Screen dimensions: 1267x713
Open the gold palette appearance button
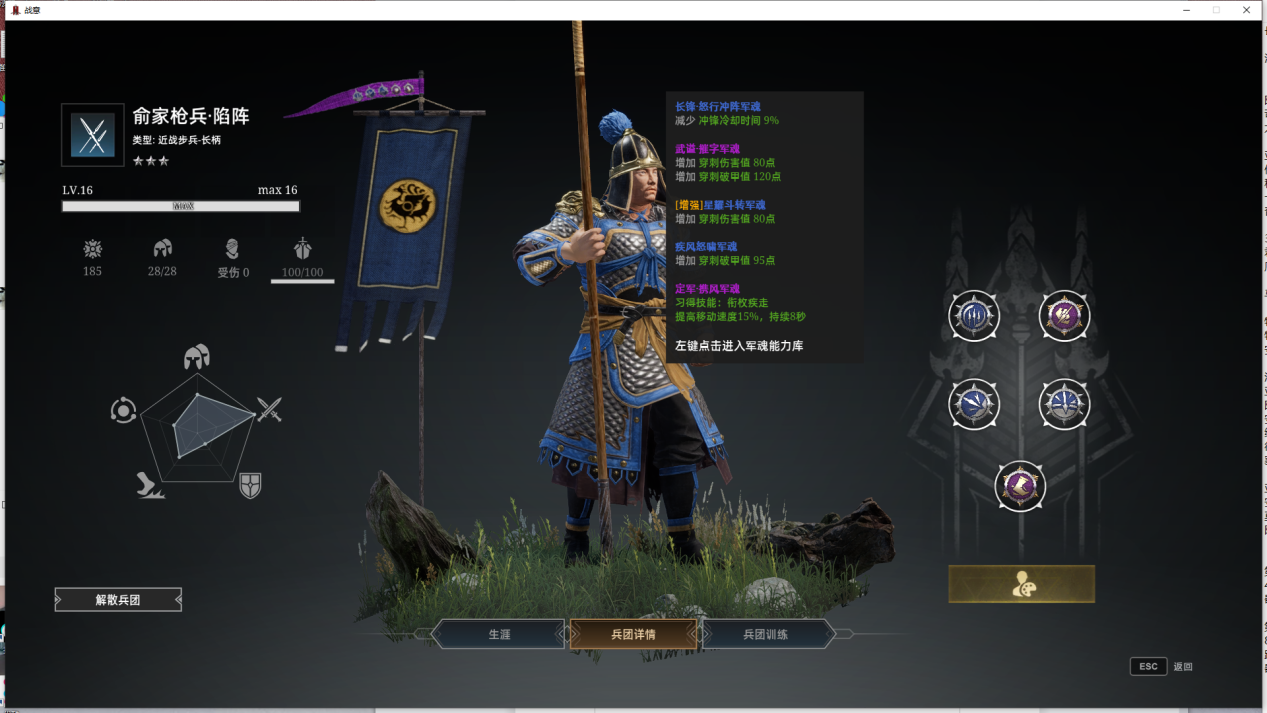[x=1021, y=584]
